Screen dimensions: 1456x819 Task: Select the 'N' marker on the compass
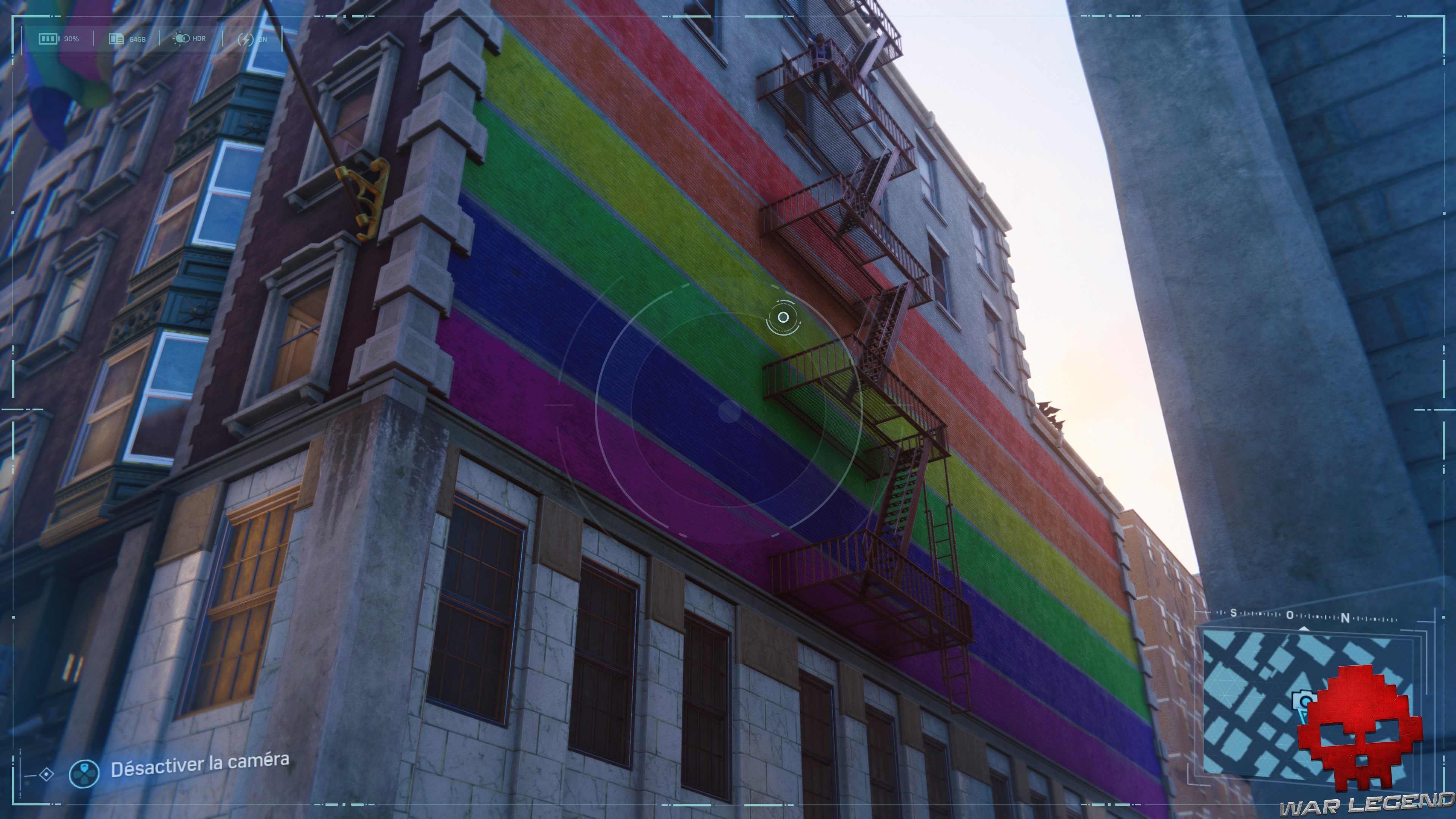click(x=1346, y=618)
